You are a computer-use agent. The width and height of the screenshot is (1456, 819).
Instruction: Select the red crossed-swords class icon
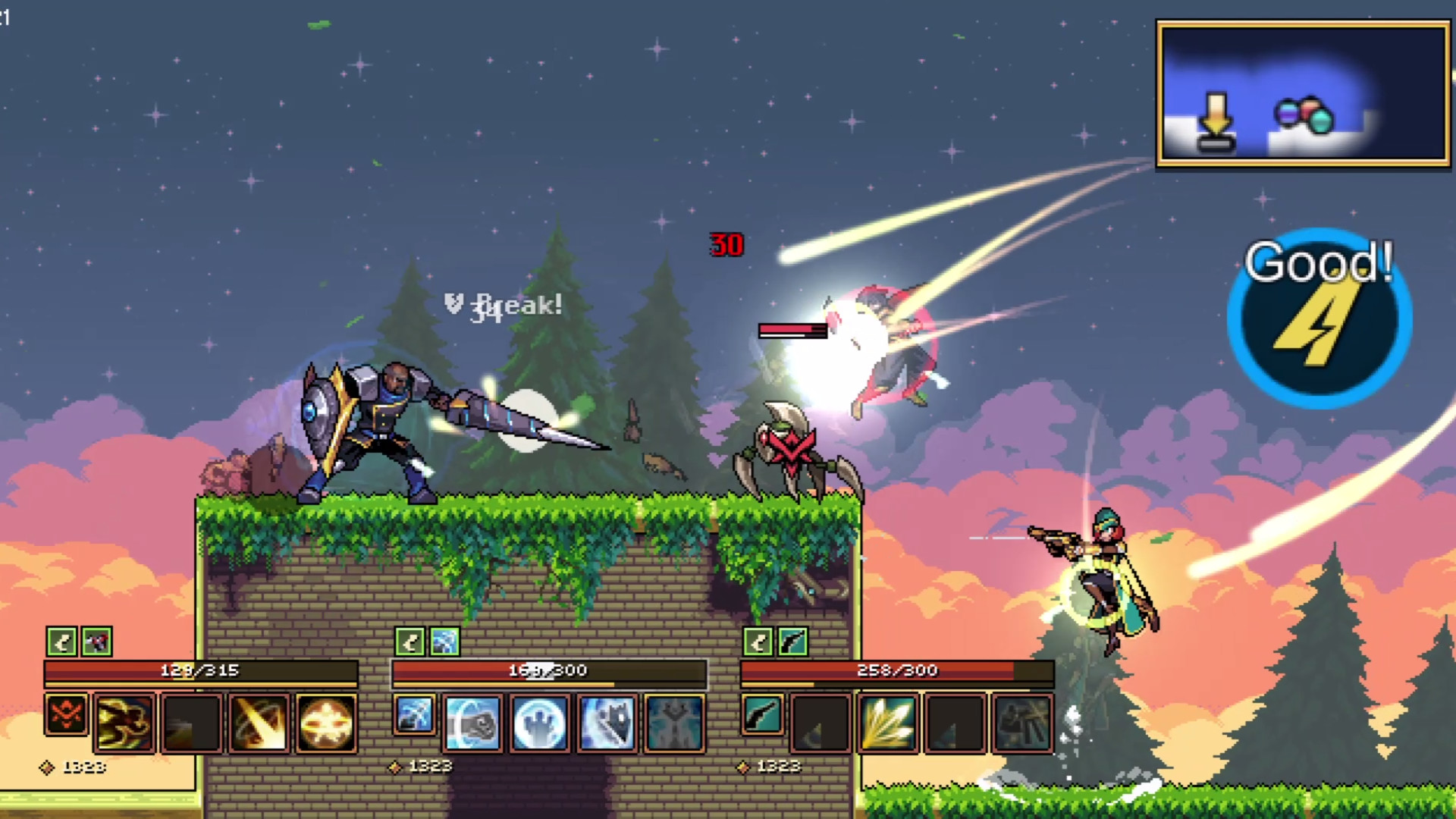pos(67,715)
